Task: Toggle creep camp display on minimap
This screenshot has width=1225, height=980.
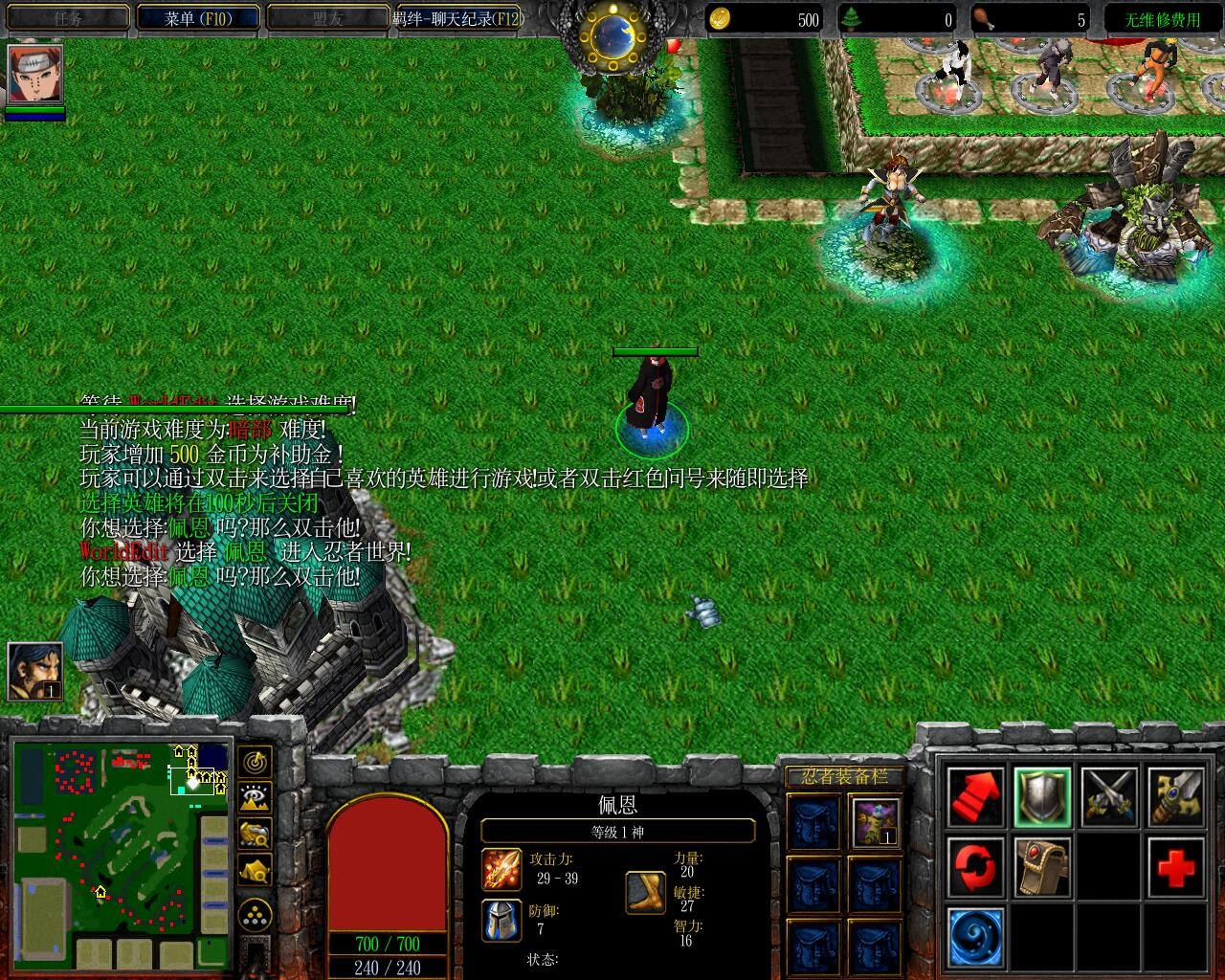Action: (255, 870)
